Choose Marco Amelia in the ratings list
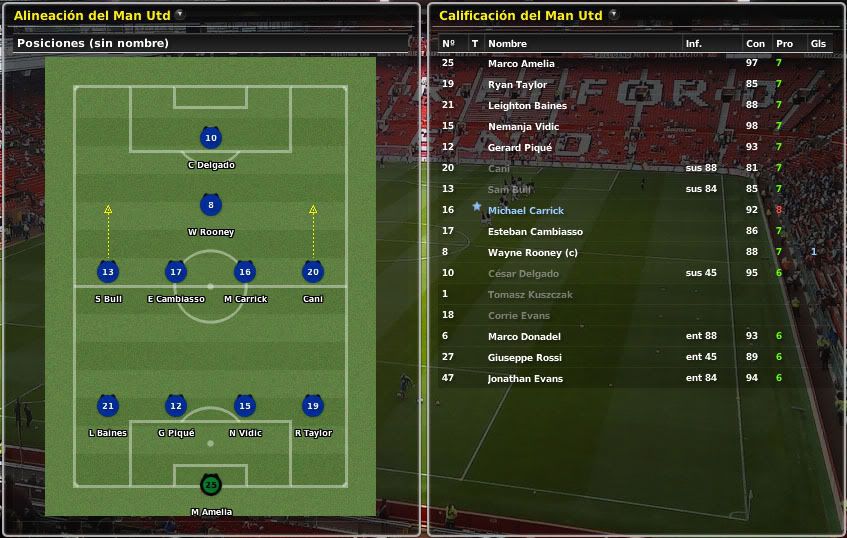This screenshot has width=847, height=538. (x=521, y=64)
